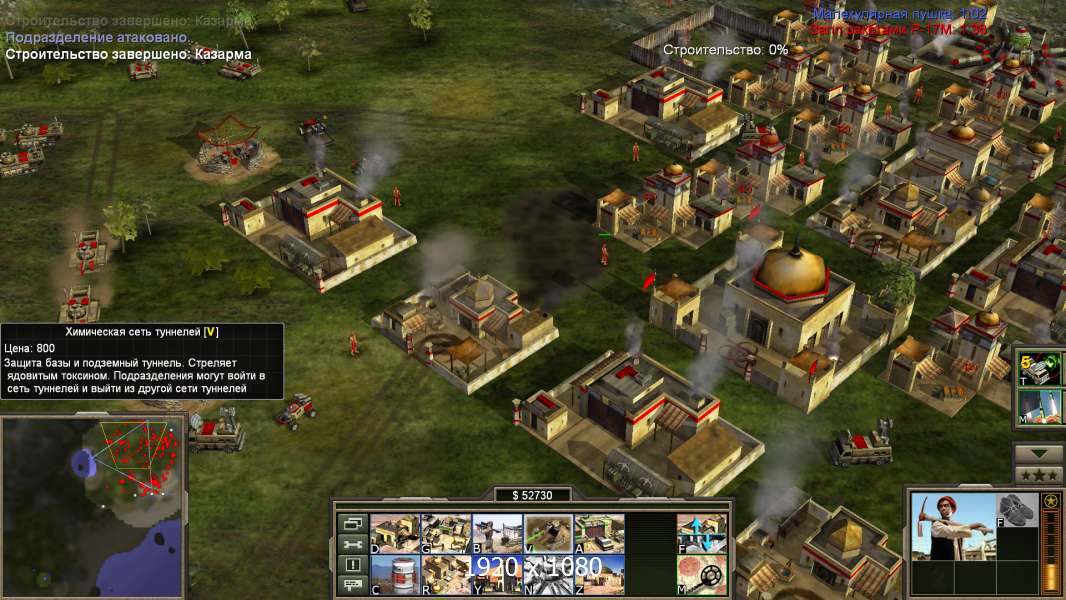Image resolution: width=1066 pixels, height=600 pixels.
Task: Click the overlapping windows button
Action: coord(352,523)
